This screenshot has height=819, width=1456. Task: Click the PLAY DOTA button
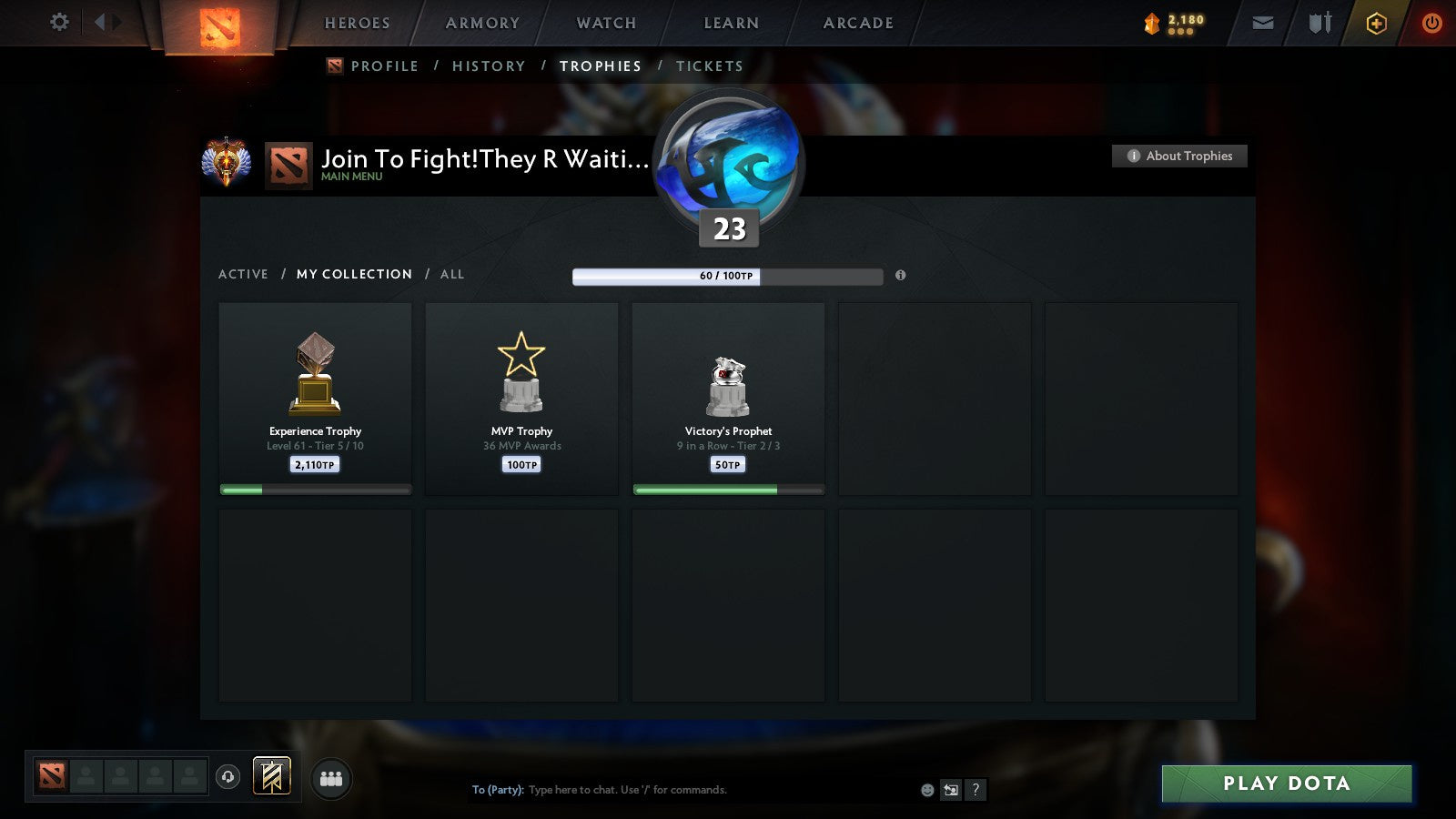tap(1285, 783)
